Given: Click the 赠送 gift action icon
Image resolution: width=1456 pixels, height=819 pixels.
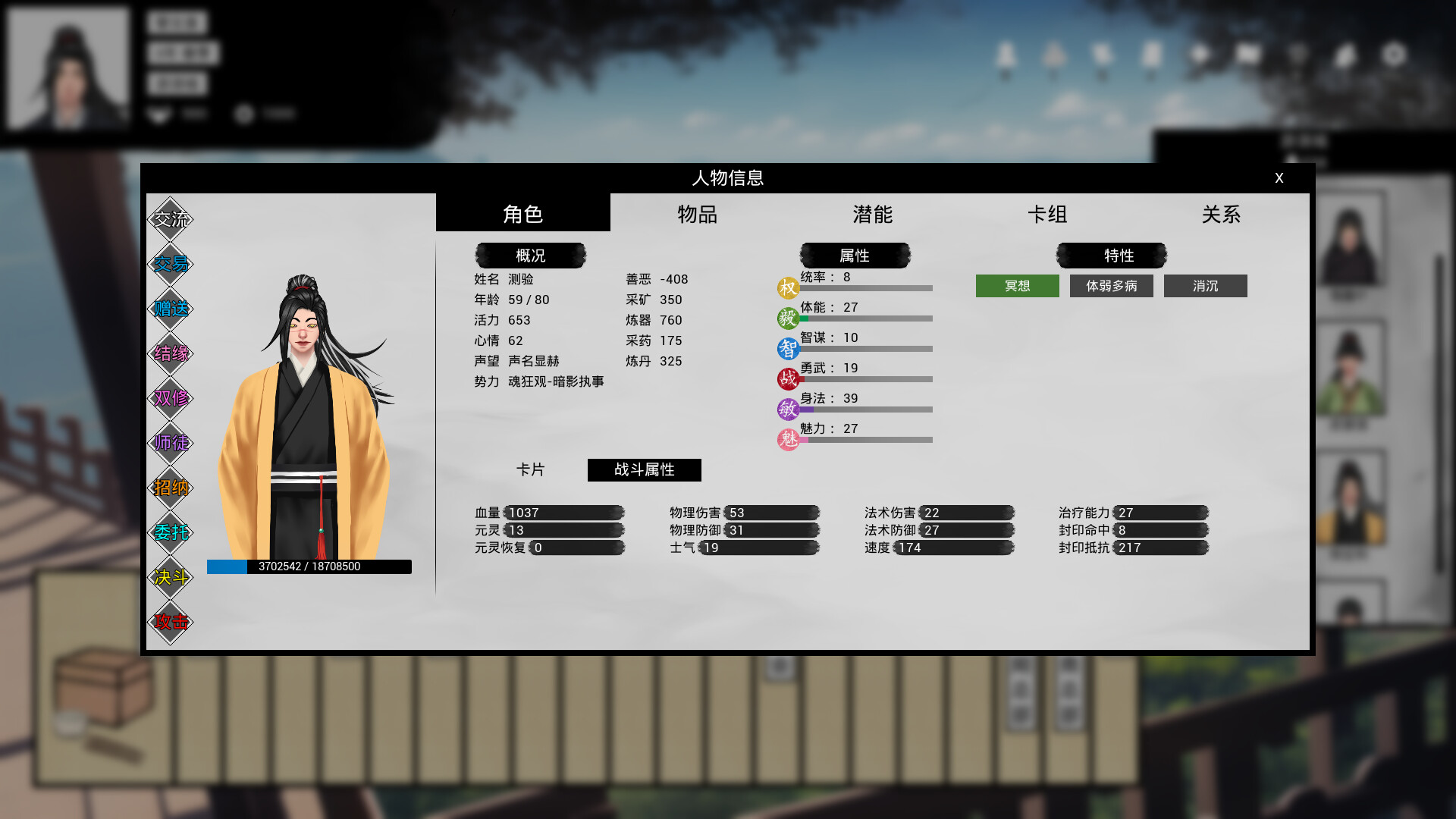Looking at the screenshot, I should tap(171, 308).
